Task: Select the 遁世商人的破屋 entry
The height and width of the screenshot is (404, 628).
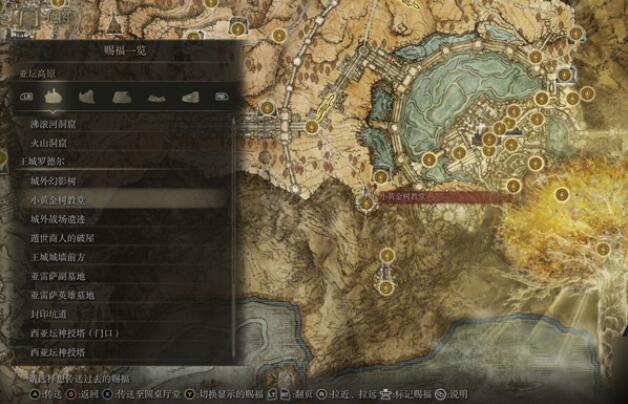Action: [x=62, y=239]
